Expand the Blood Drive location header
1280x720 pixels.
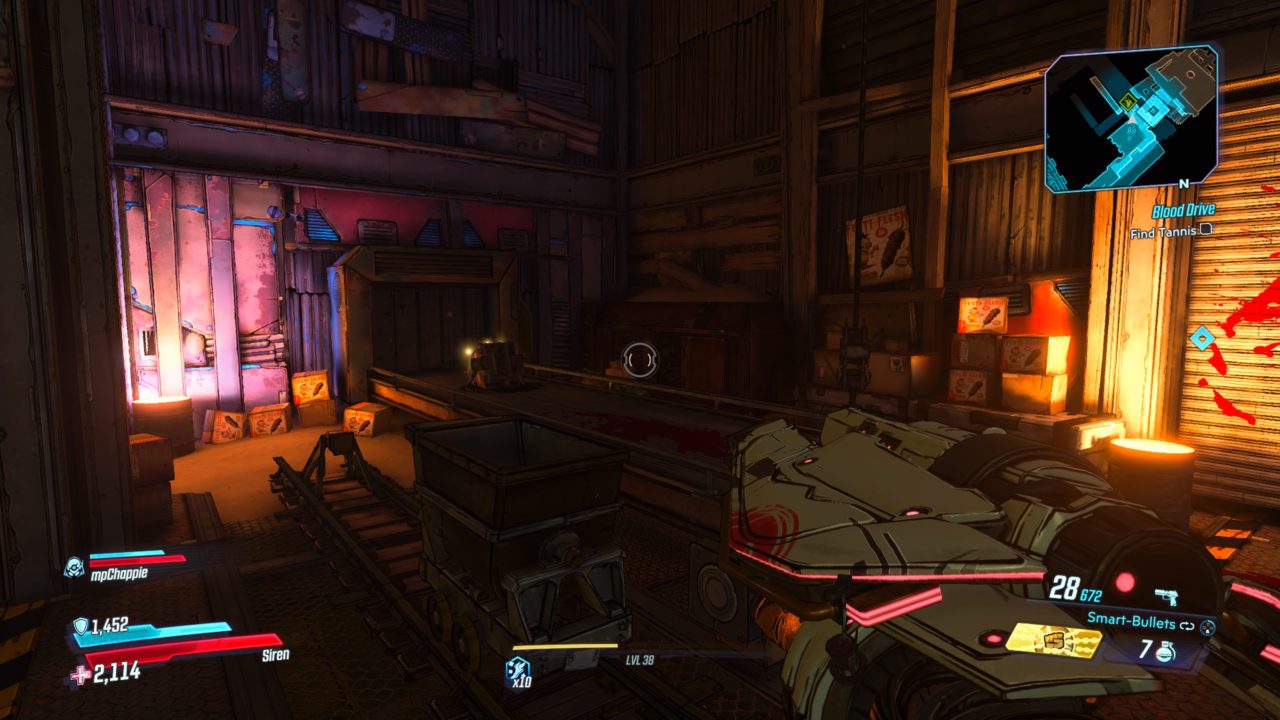[x=1184, y=209]
